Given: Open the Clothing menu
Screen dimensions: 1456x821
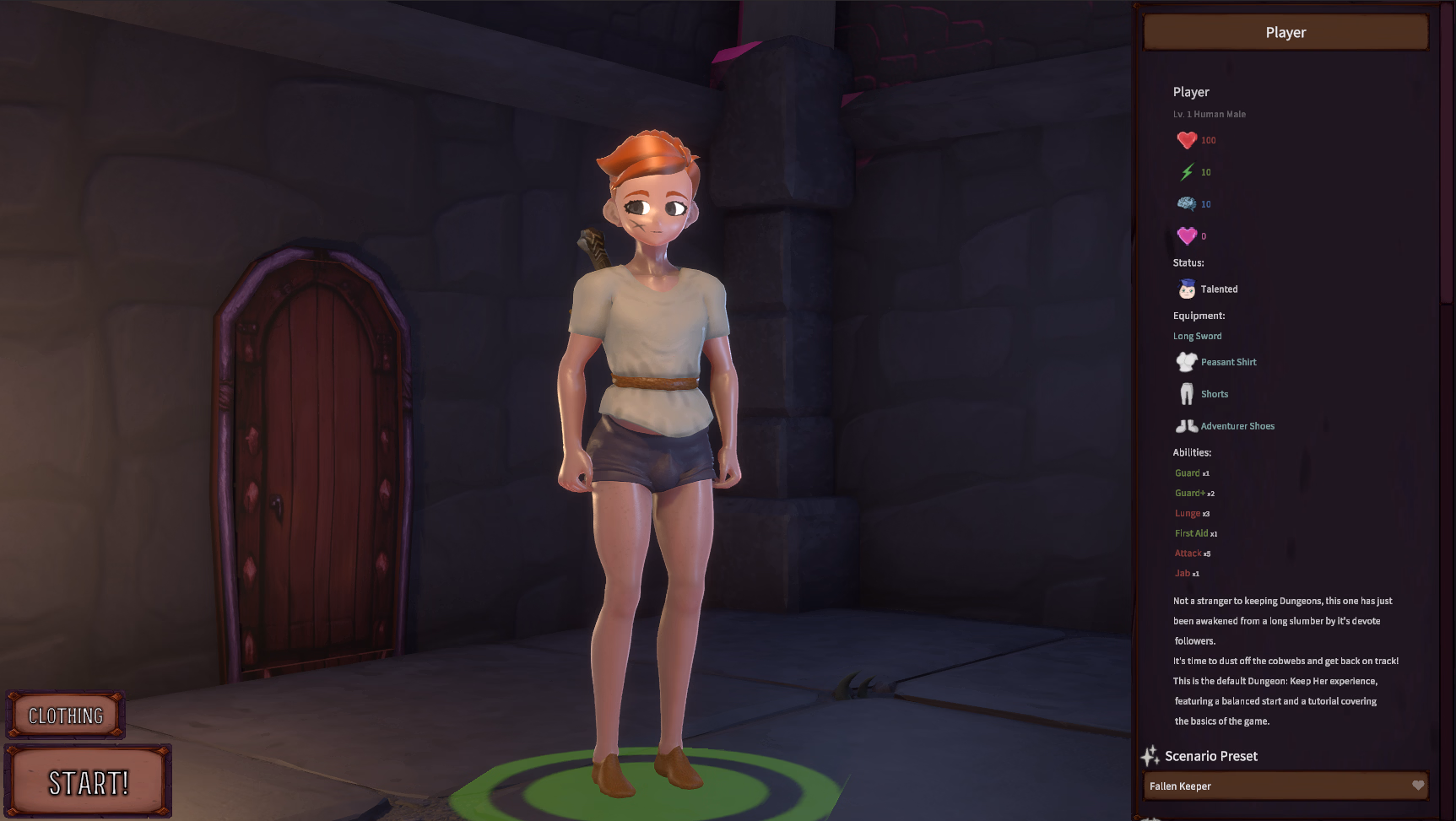Looking at the screenshot, I should pos(66,716).
